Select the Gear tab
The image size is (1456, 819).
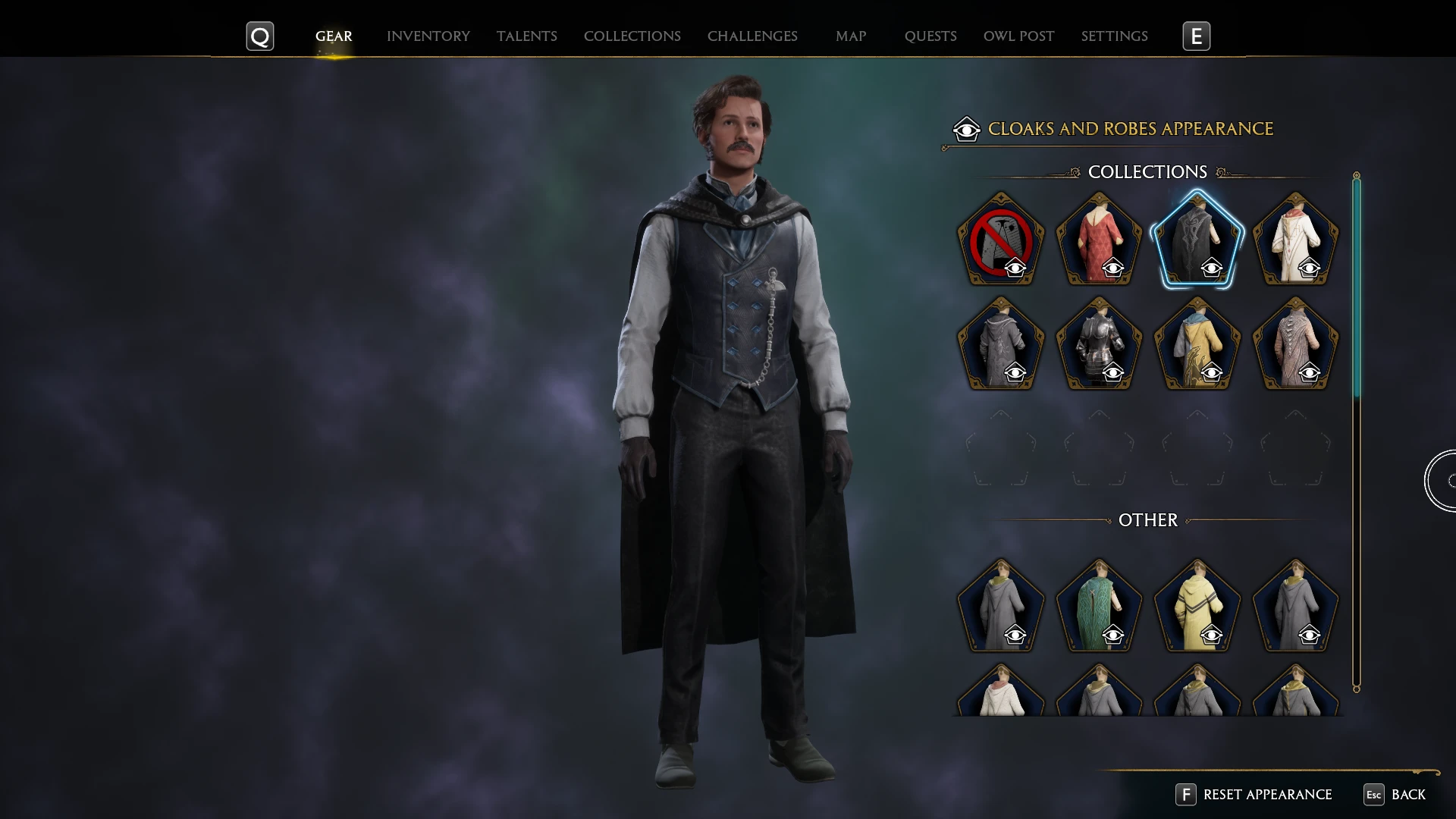coord(334,36)
